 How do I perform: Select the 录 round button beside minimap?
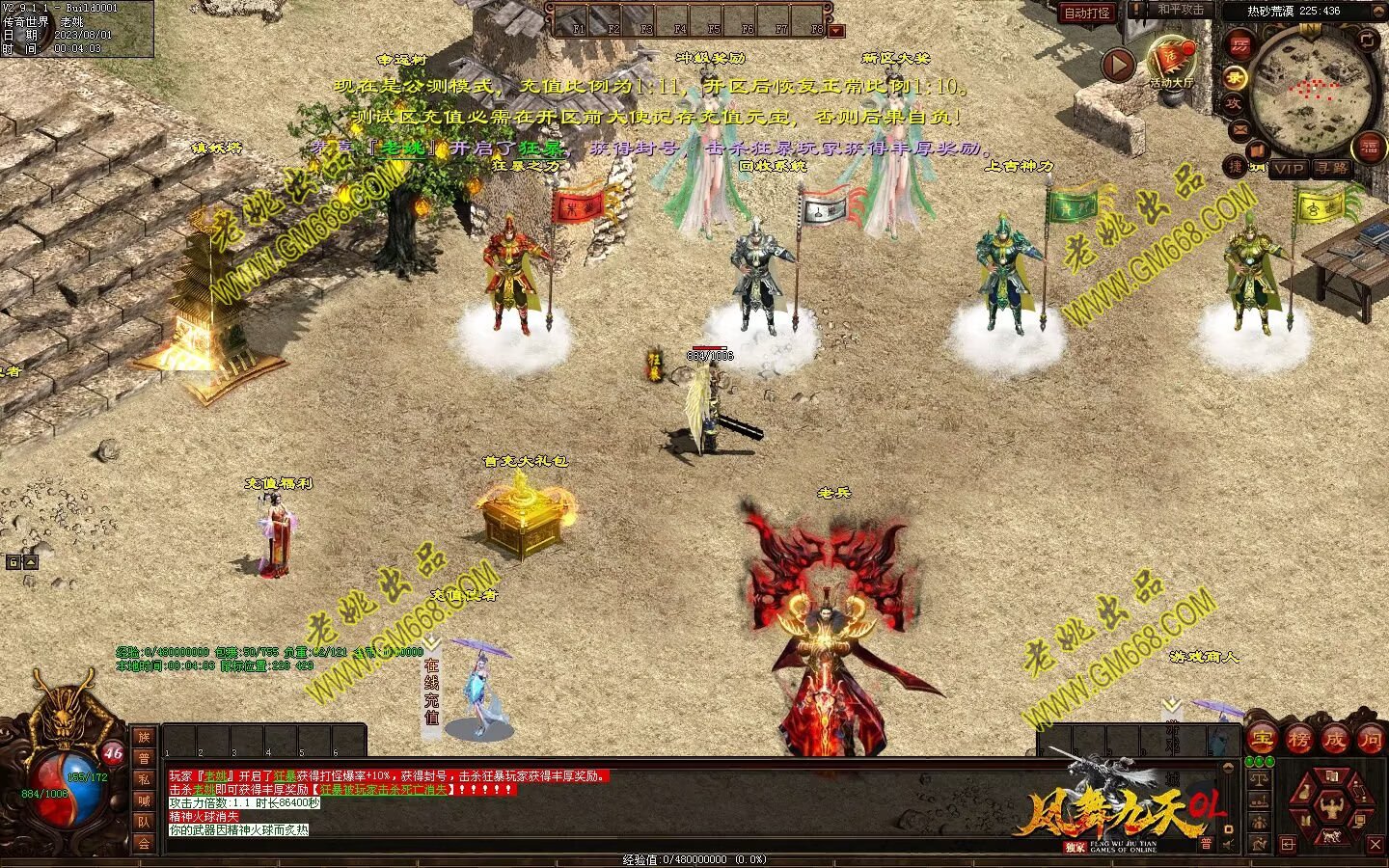coord(1235,76)
